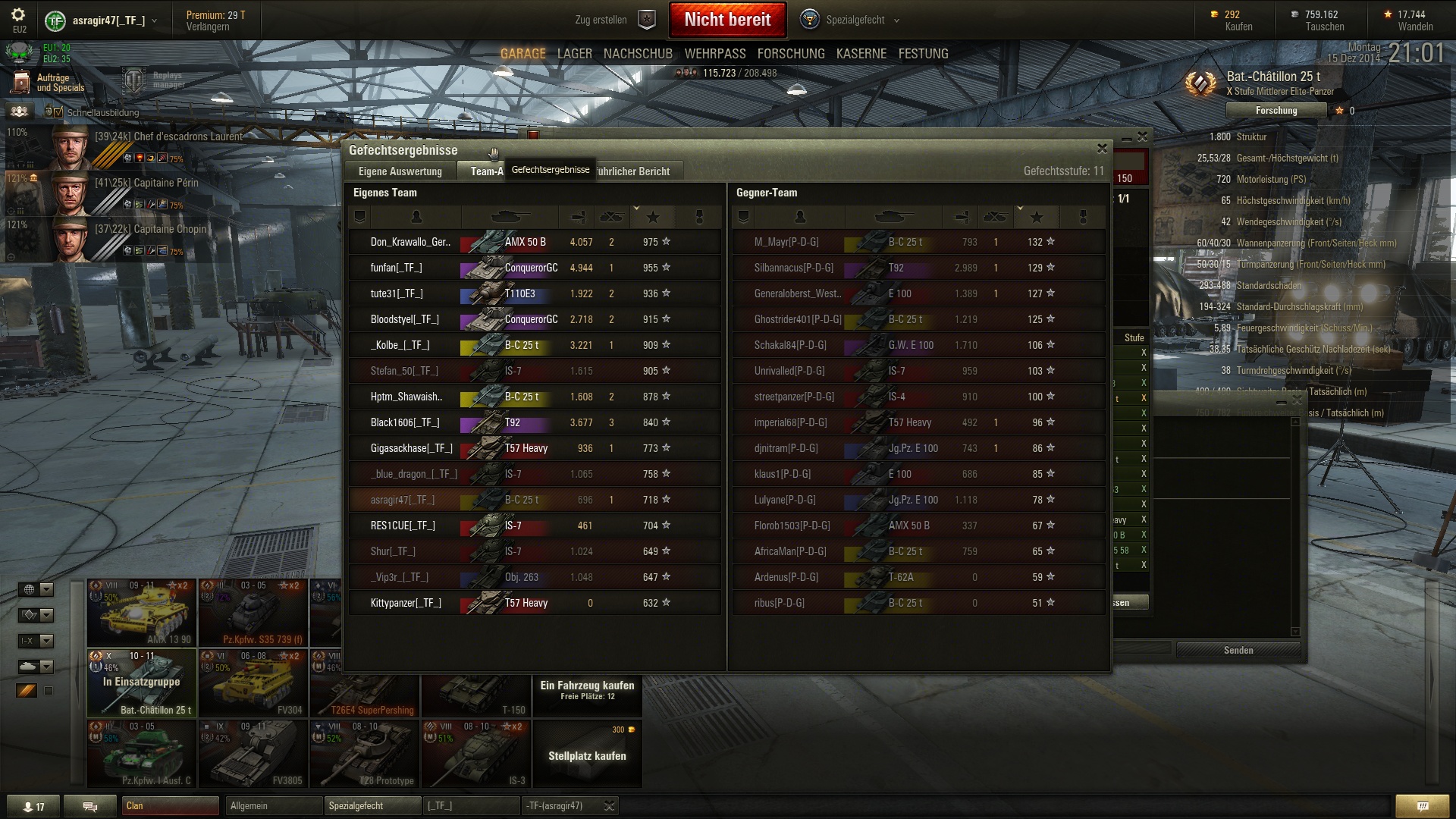Screen dimensions: 1456x819
Task: Open the KASERNE menu
Action: coord(861,54)
